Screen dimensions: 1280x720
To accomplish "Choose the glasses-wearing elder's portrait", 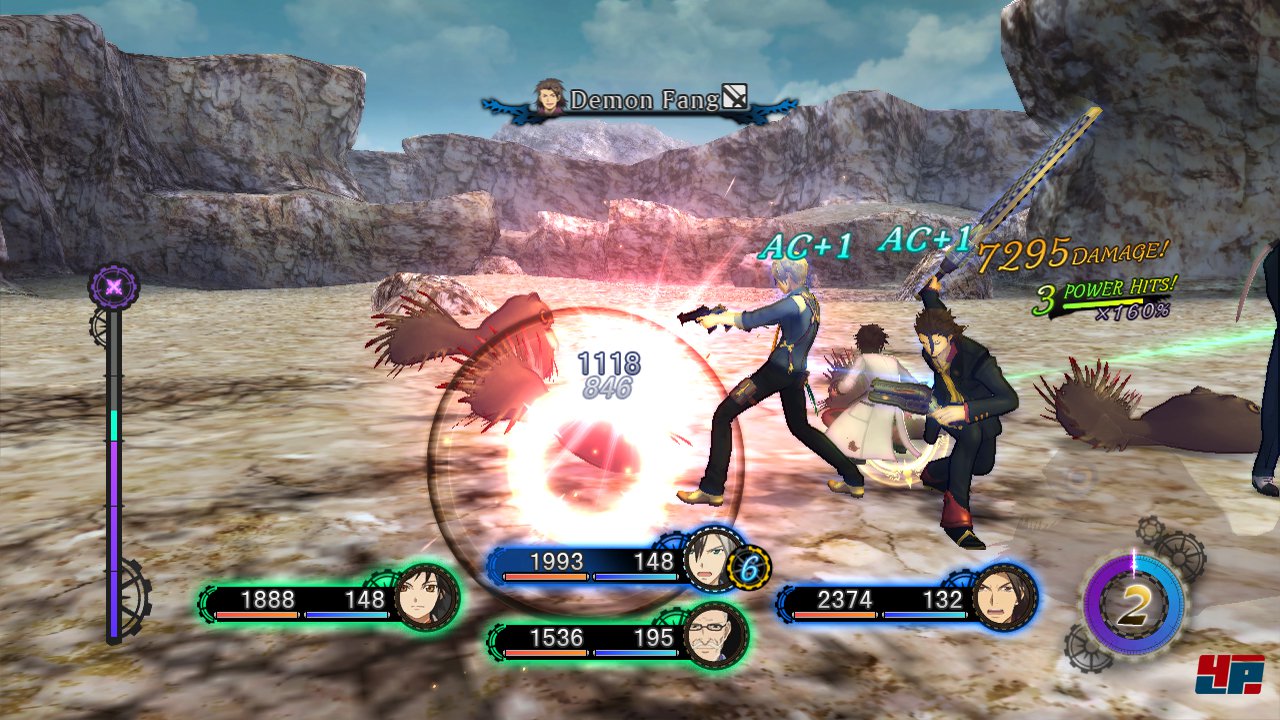I will click(x=715, y=636).
